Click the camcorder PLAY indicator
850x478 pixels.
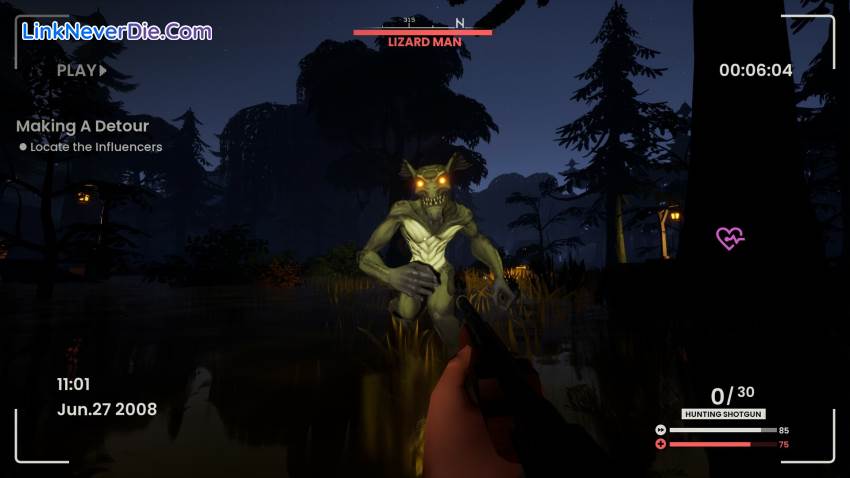coord(81,70)
